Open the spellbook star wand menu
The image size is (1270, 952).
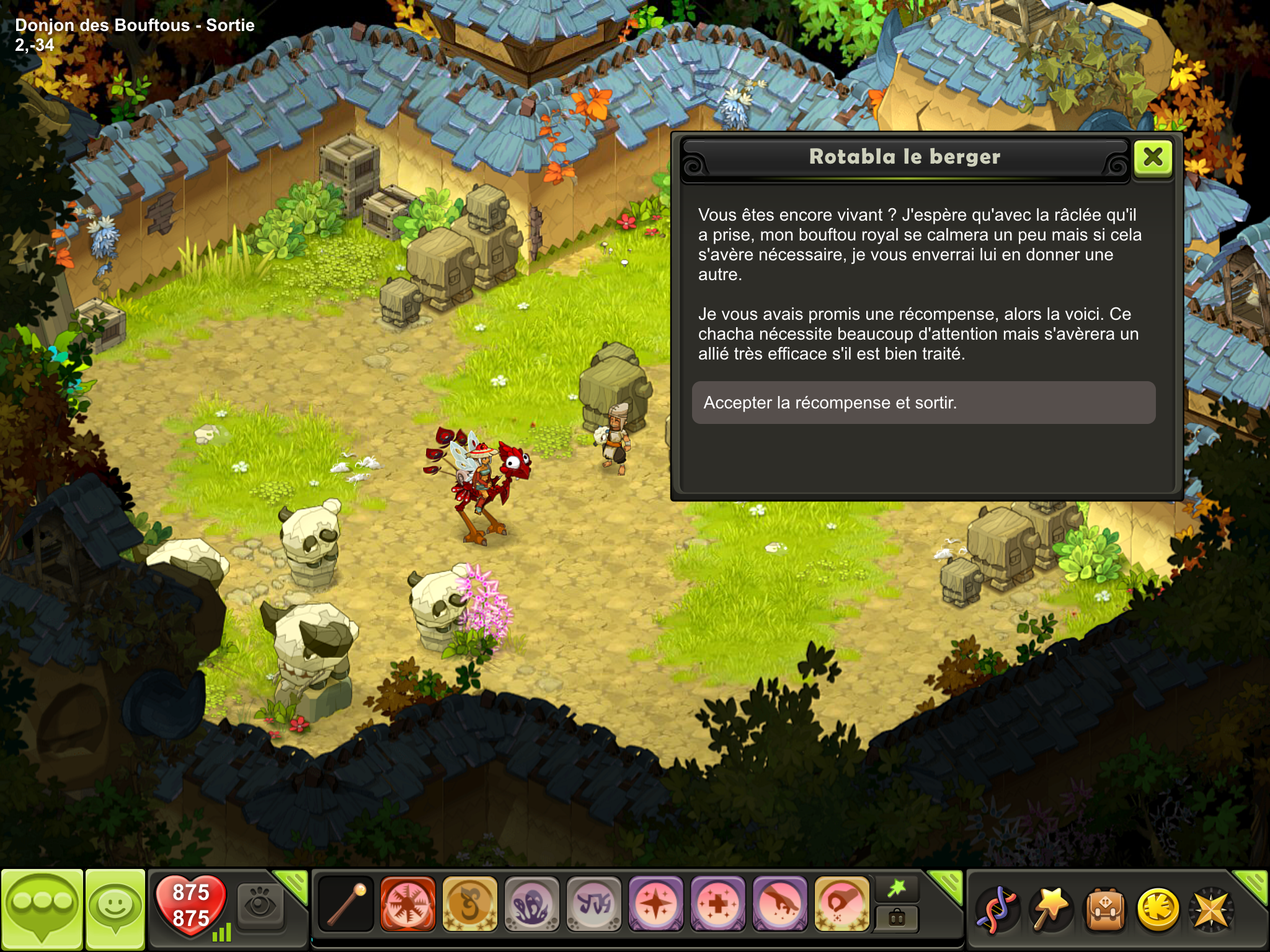pyautogui.click(x=1050, y=910)
